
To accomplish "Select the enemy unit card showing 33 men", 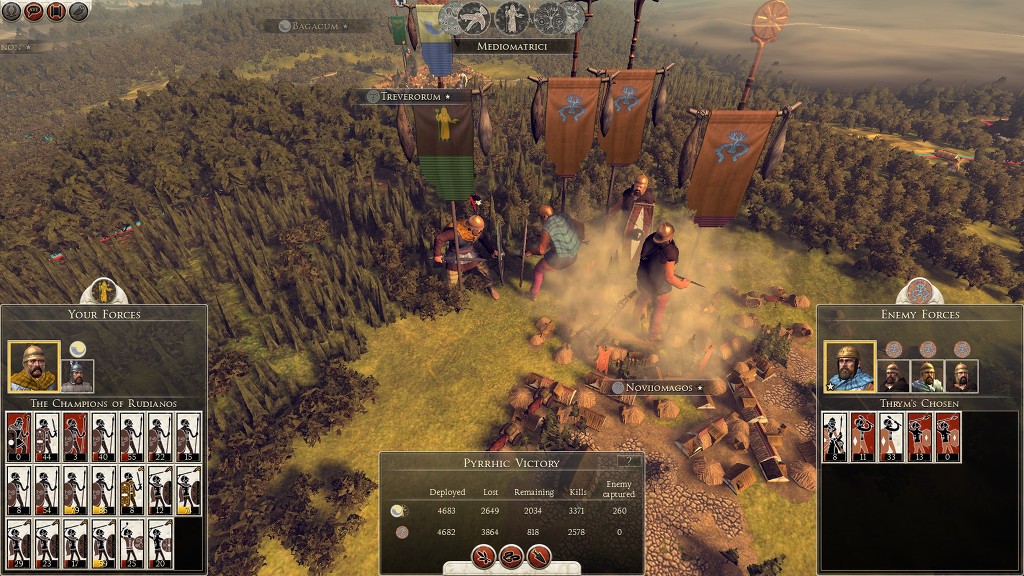I will click(x=890, y=437).
